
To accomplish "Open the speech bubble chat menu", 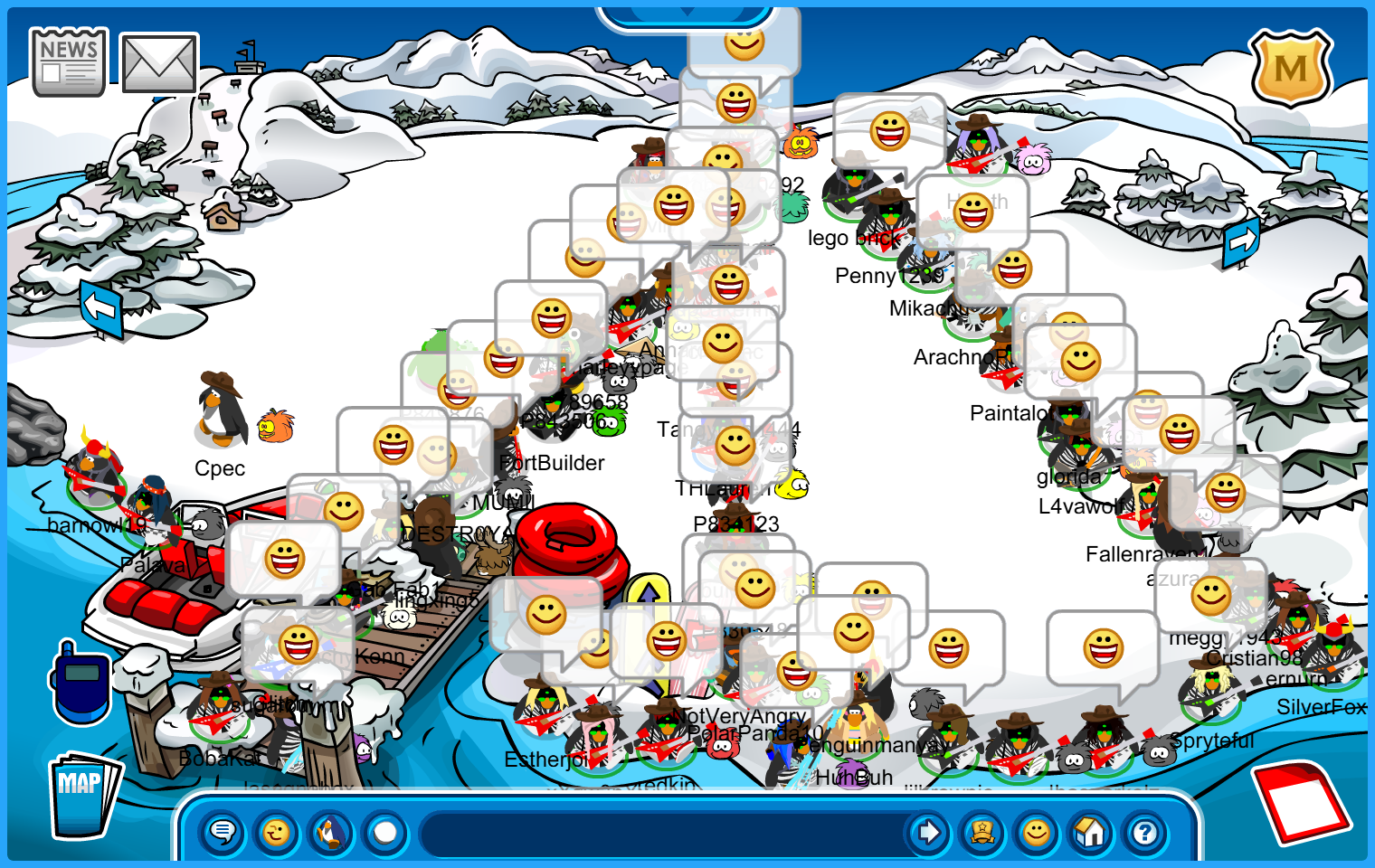I will coord(223,832).
